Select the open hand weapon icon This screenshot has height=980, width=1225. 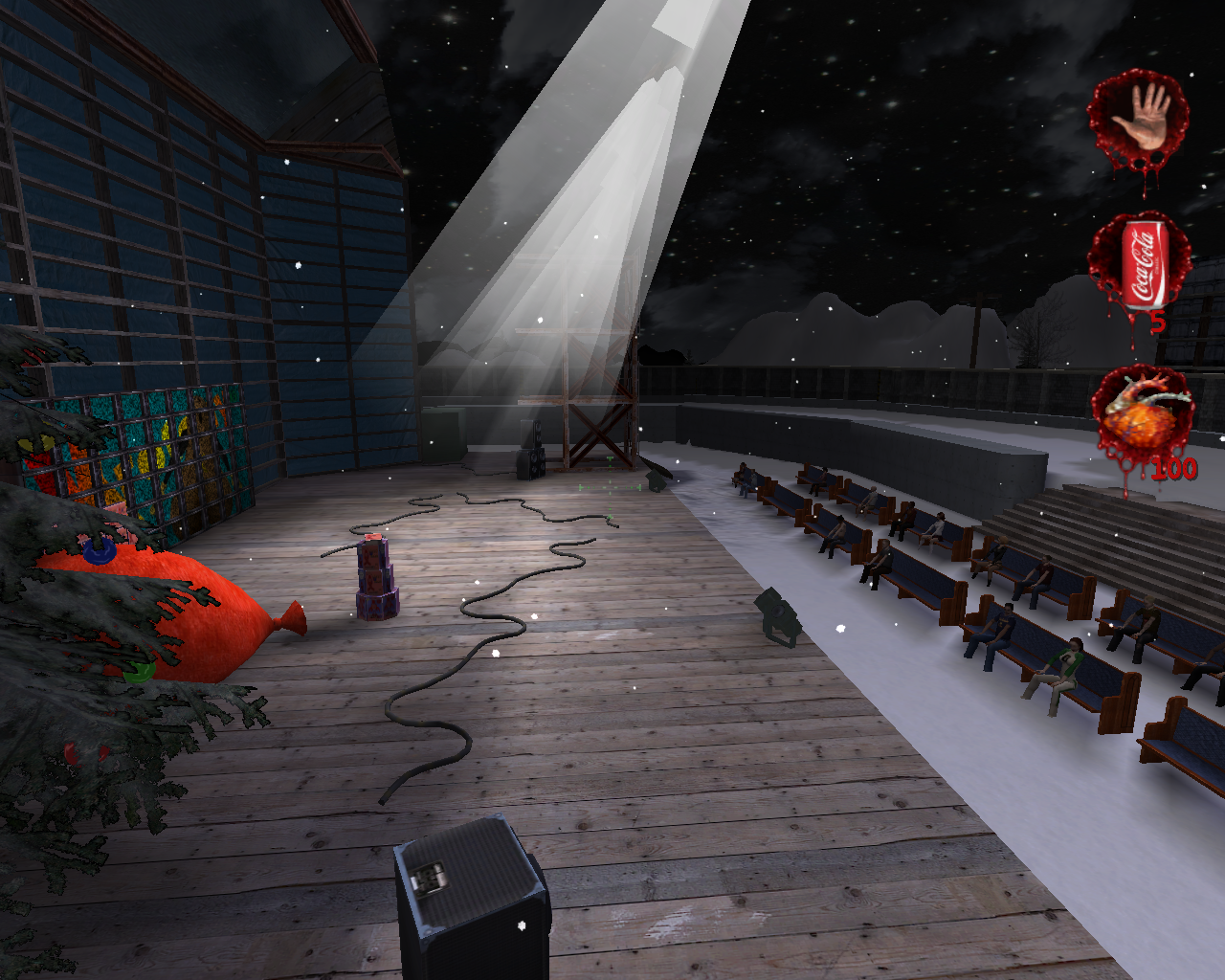point(1139,120)
